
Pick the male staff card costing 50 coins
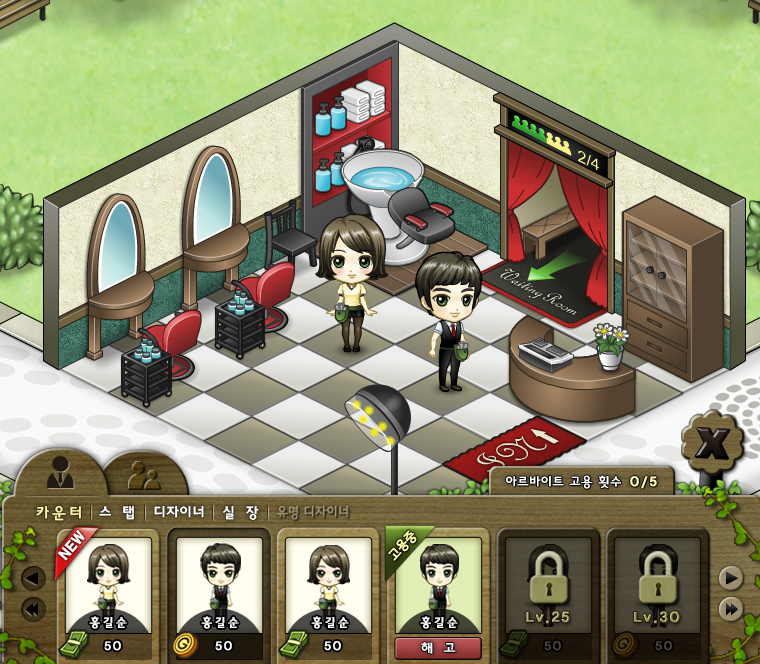click(x=218, y=590)
